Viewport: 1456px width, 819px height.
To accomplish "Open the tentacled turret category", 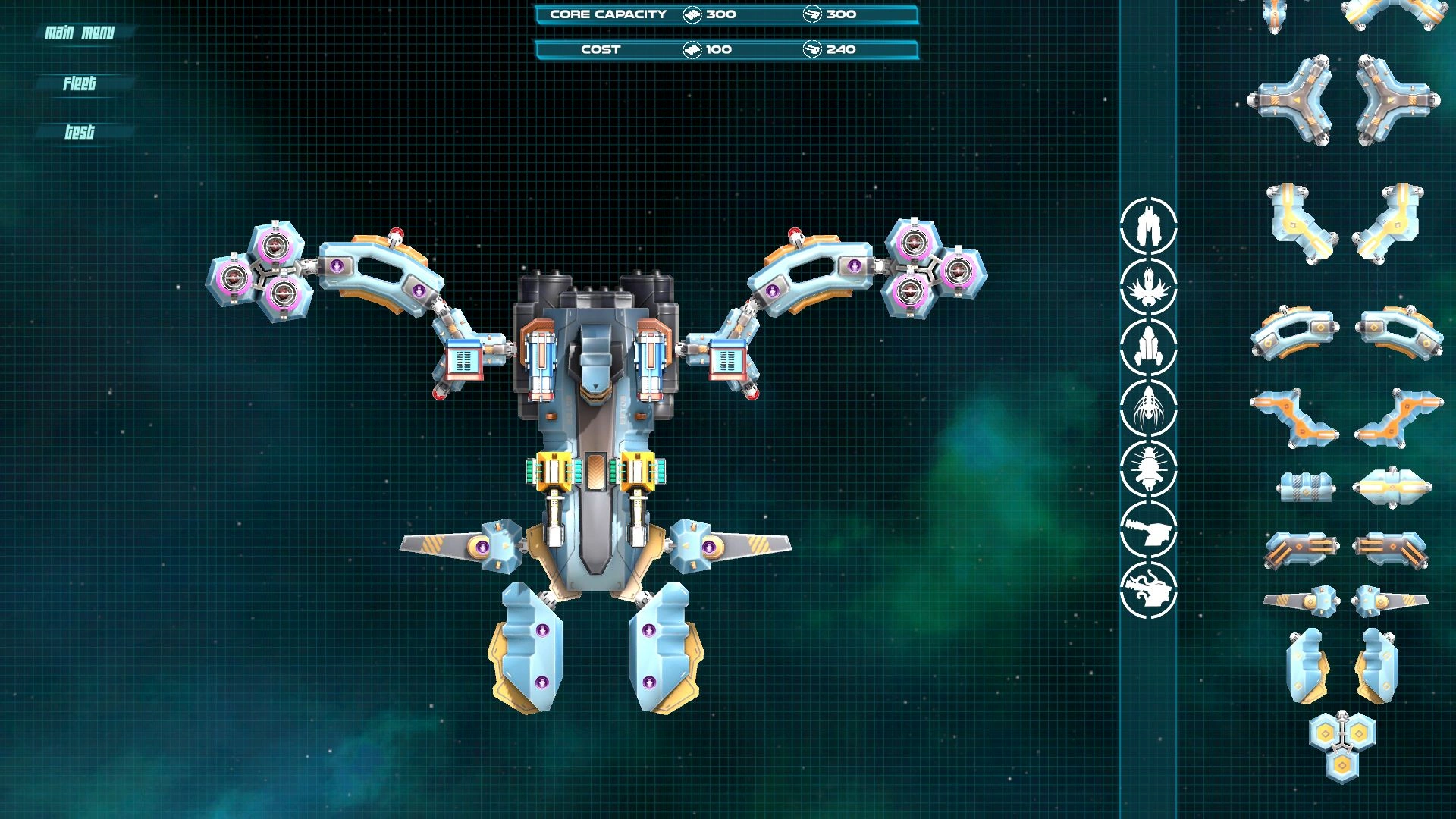I will 1148,589.
